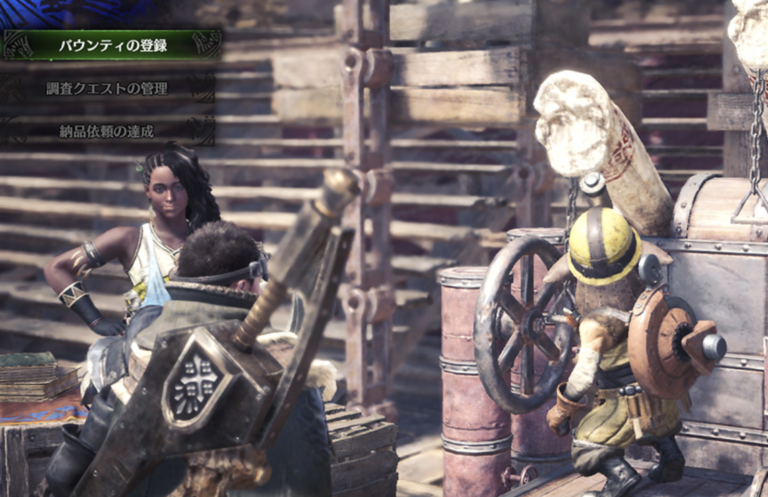This screenshot has height=497, width=768.
Task: Select バウンティの登録 menu entry
Action: pyautogui.click(x=110, y=45)
